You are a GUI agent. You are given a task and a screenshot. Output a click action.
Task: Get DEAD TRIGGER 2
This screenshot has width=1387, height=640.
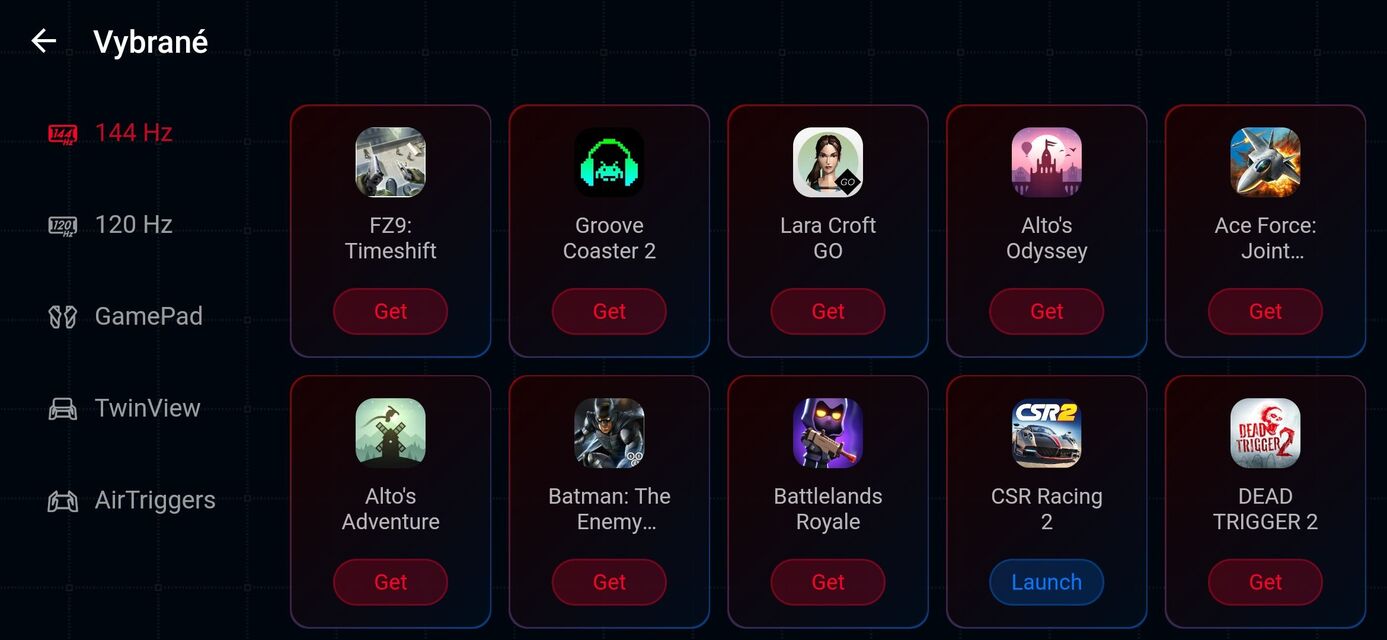1265,582
